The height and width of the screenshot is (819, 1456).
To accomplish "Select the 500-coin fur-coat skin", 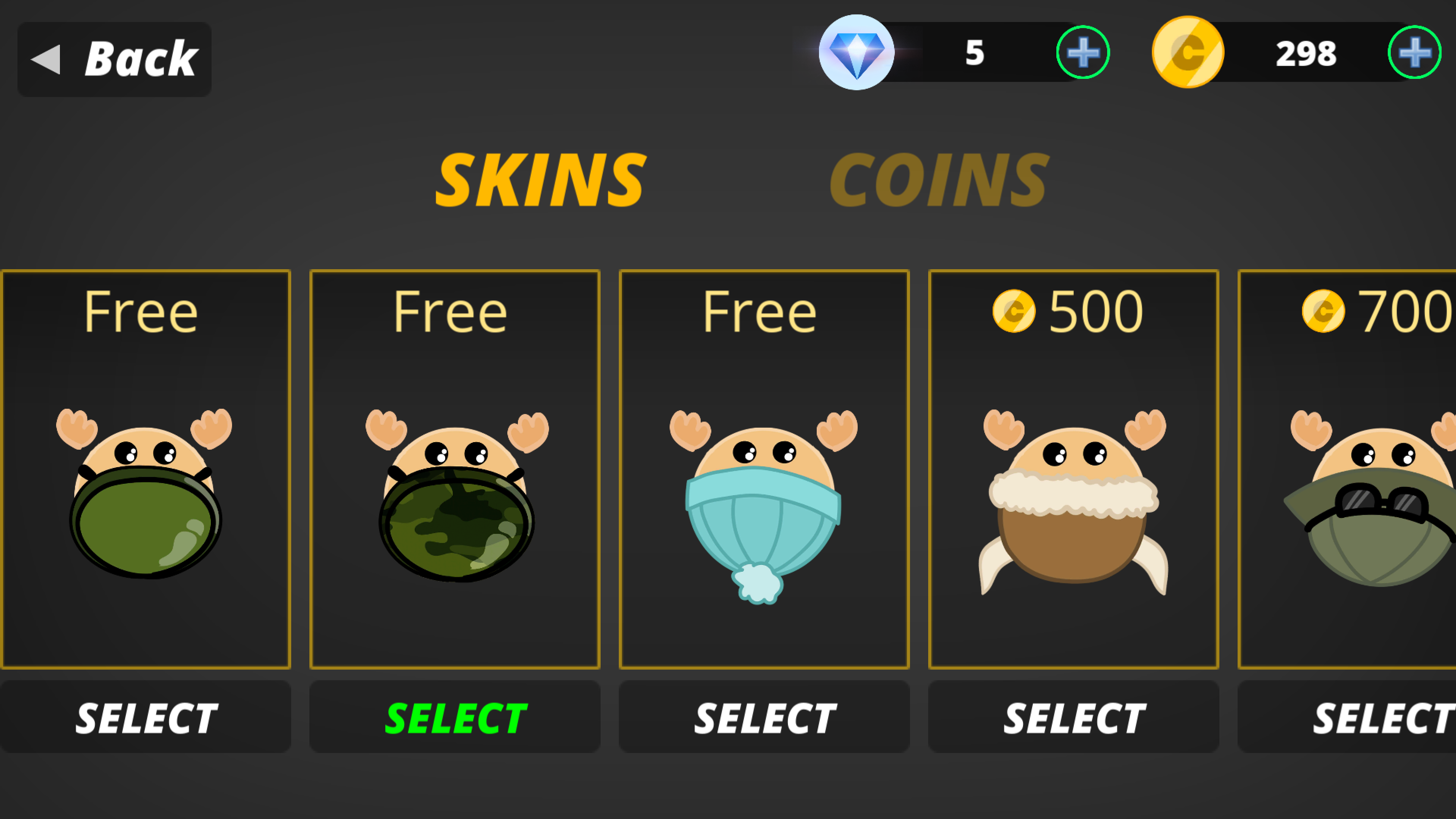I will click(x=1073, y=717).
